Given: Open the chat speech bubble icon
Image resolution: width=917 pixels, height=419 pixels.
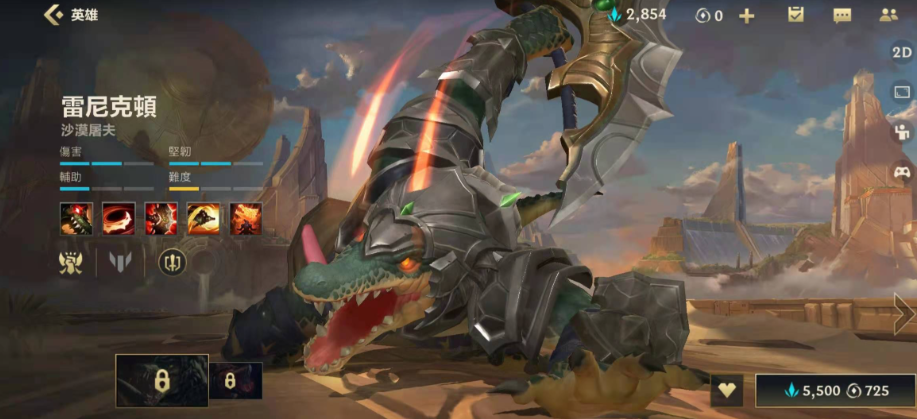Looking at the screenshot, I should 842,15.
